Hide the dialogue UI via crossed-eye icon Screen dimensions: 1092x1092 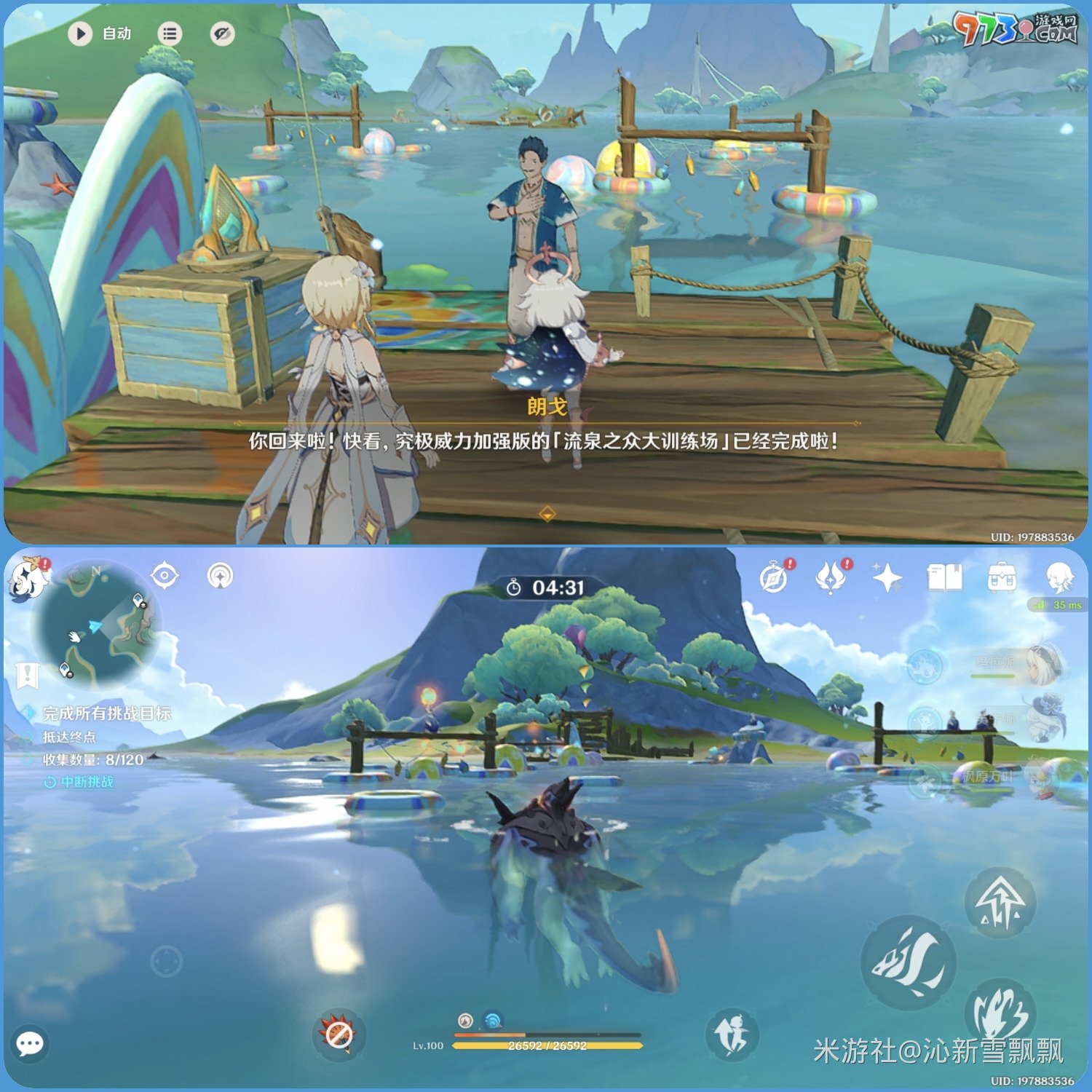coord(221,32)
